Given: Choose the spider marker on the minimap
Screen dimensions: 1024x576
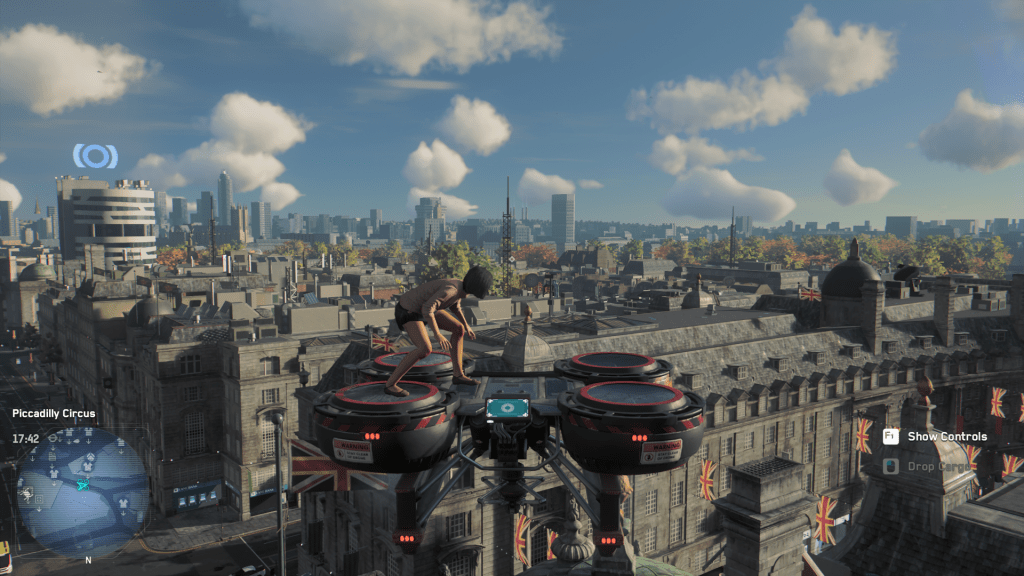Looking at the screenshot, I should click(x=27, y=493).
